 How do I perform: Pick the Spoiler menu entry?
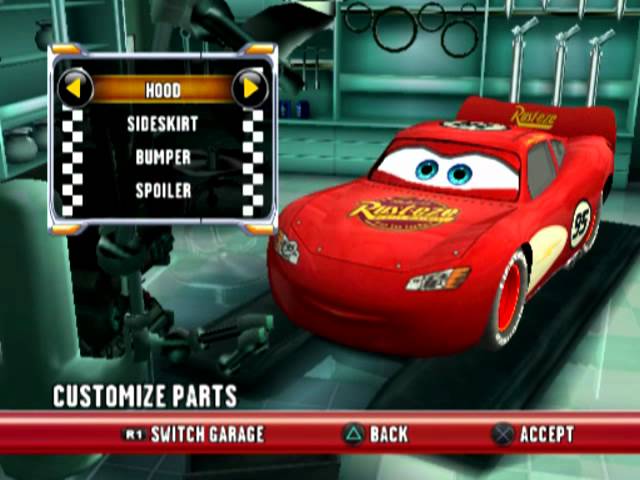[x=162, y=190]
